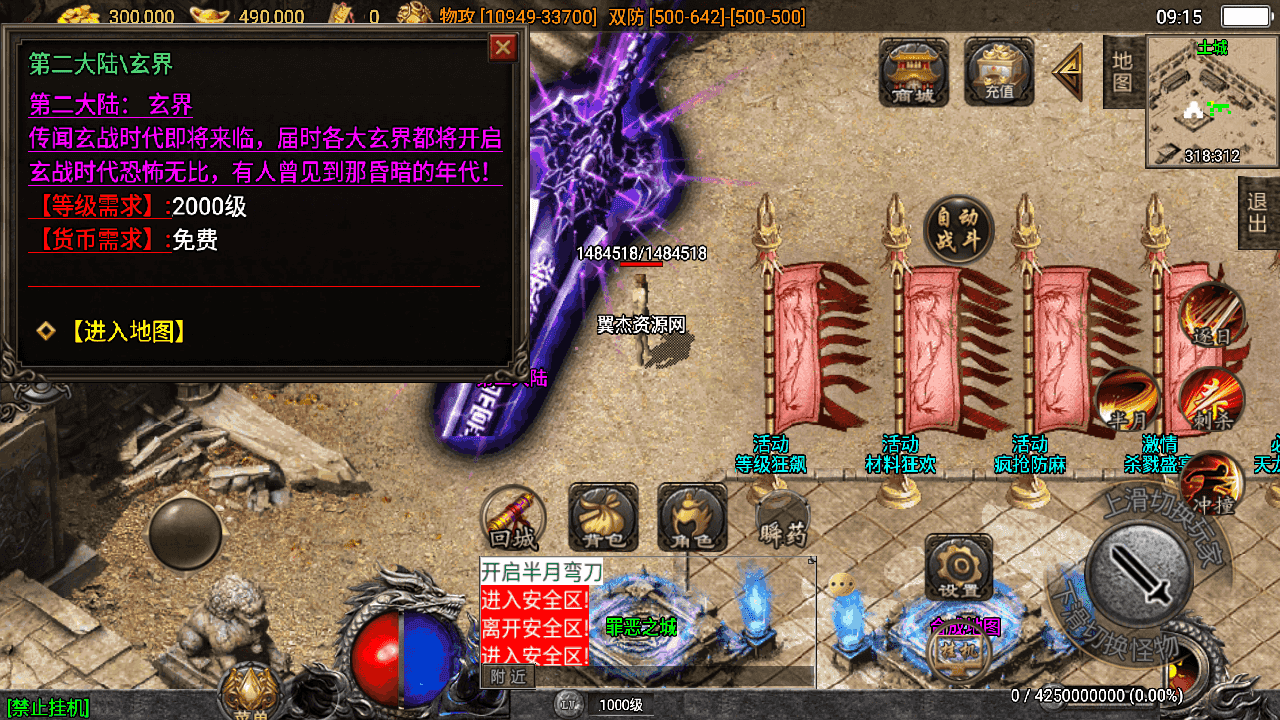Click the minimap showing 土城
1280x720 pixels.
pyautogui.click(x=1210, y=100)
